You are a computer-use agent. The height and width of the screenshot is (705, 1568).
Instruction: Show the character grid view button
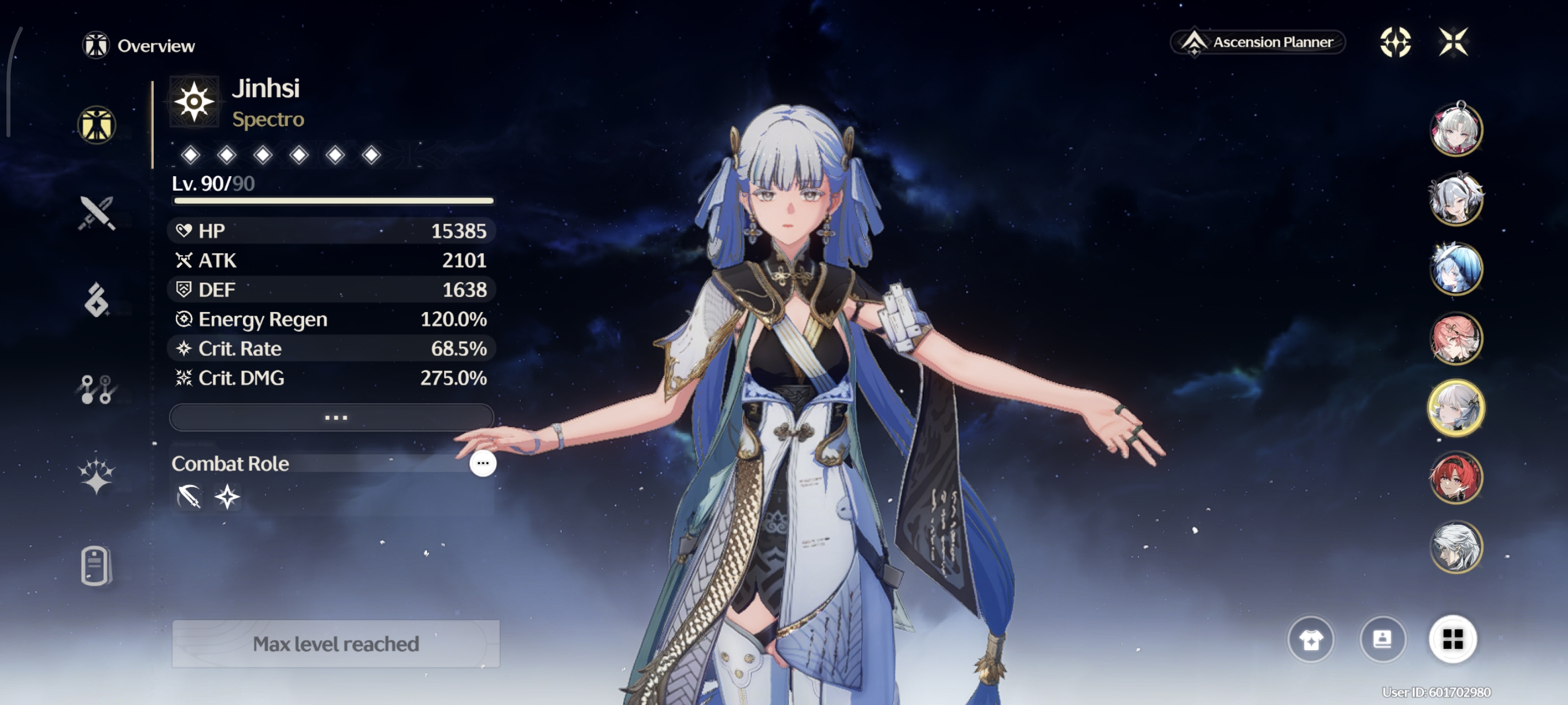click(x=1452, y=639)
